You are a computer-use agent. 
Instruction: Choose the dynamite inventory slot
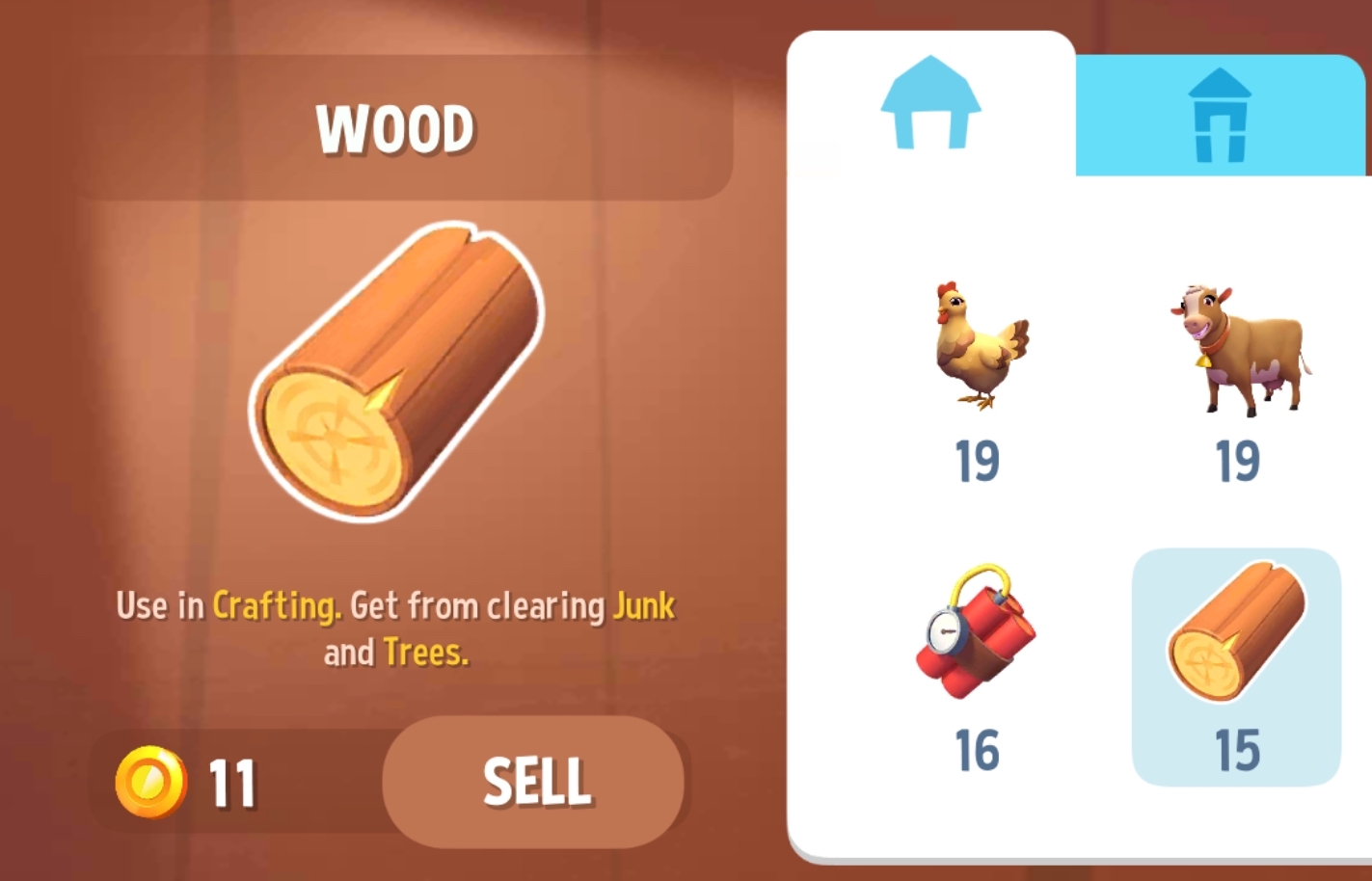click(x=976, y=667)
